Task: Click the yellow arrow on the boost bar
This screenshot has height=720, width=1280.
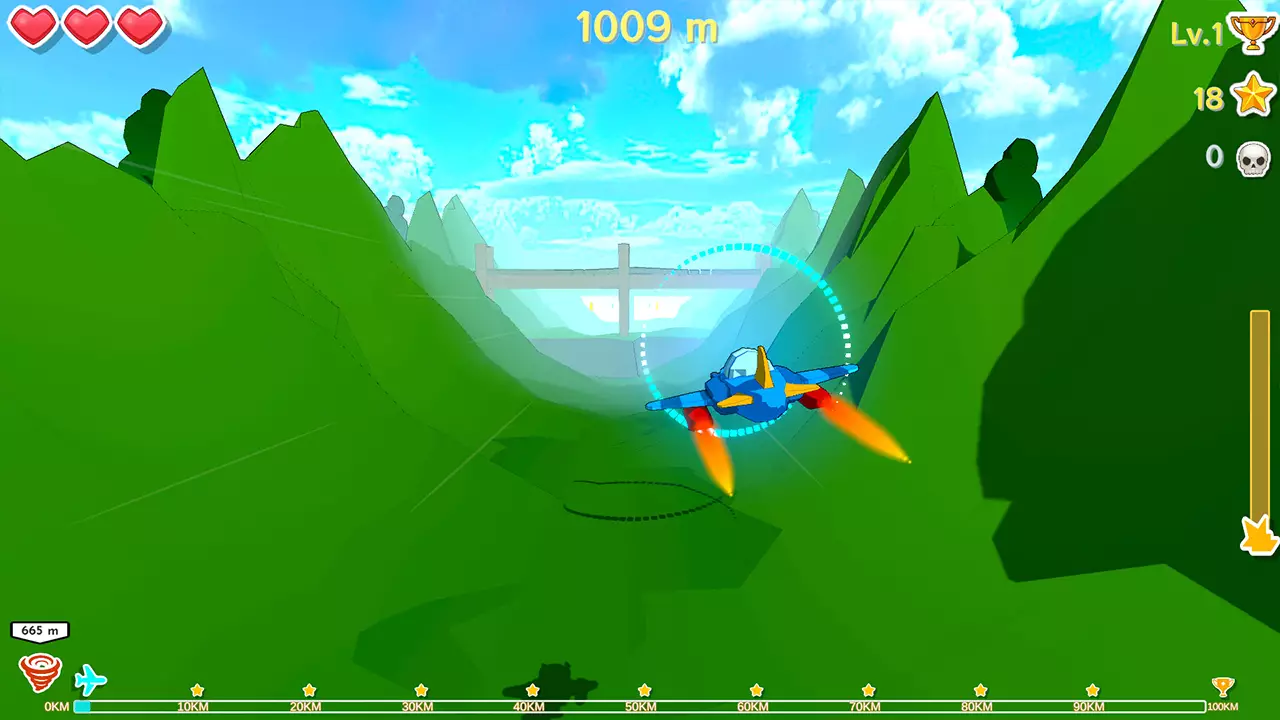Action: coord(1258,537)
